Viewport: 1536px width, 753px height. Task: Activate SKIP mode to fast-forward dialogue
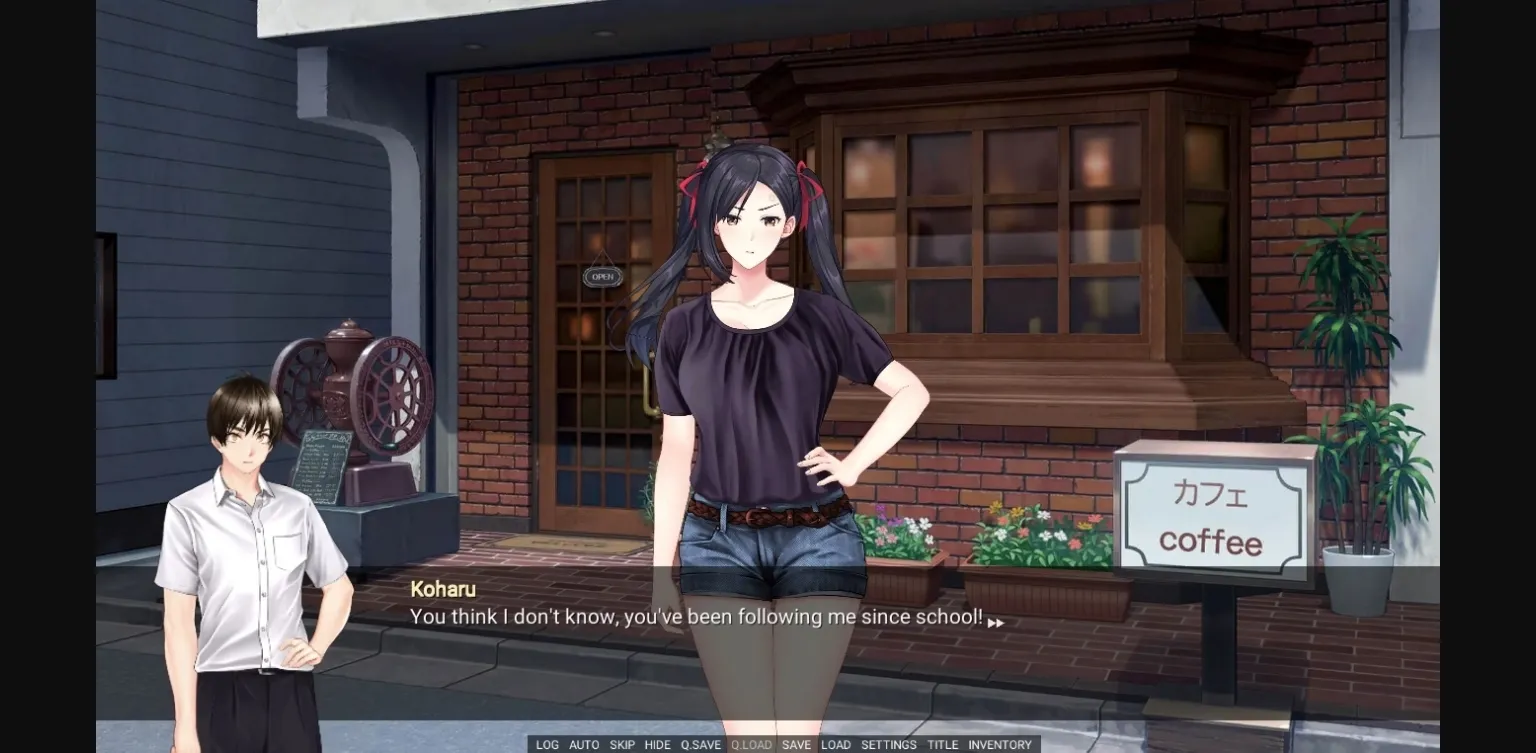point(622,745)
